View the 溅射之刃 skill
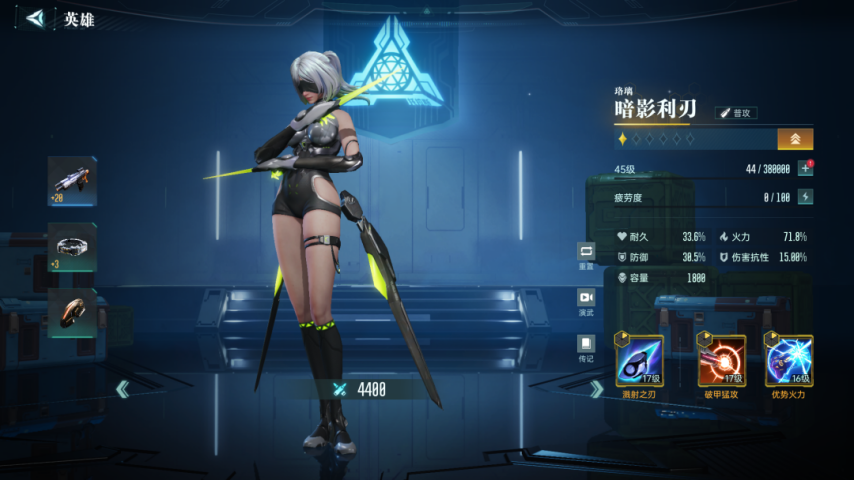The height and width of the screenshot is (480, 854). [x=639, y=361]
